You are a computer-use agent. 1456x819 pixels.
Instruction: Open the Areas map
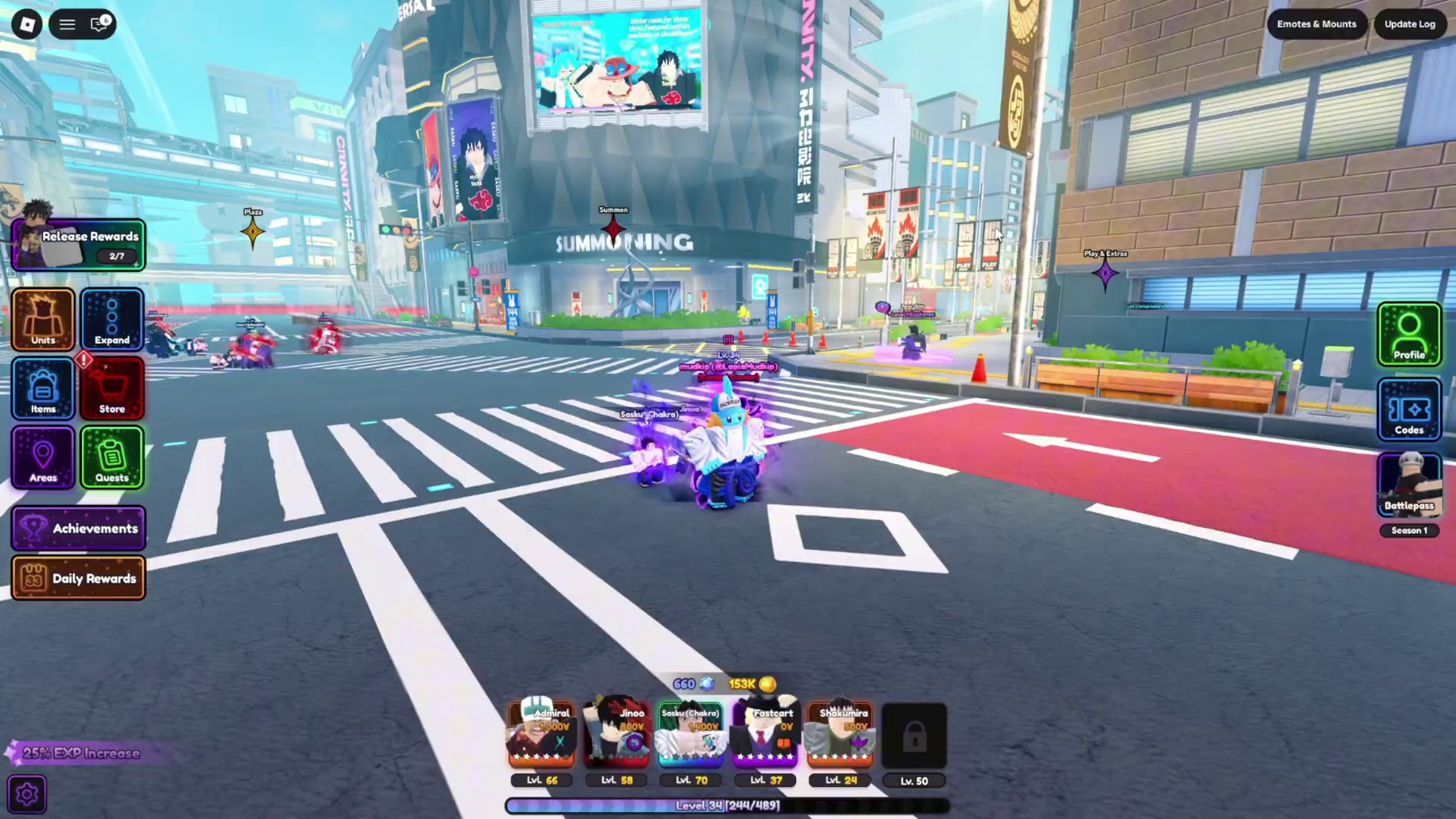click(42, 458)
